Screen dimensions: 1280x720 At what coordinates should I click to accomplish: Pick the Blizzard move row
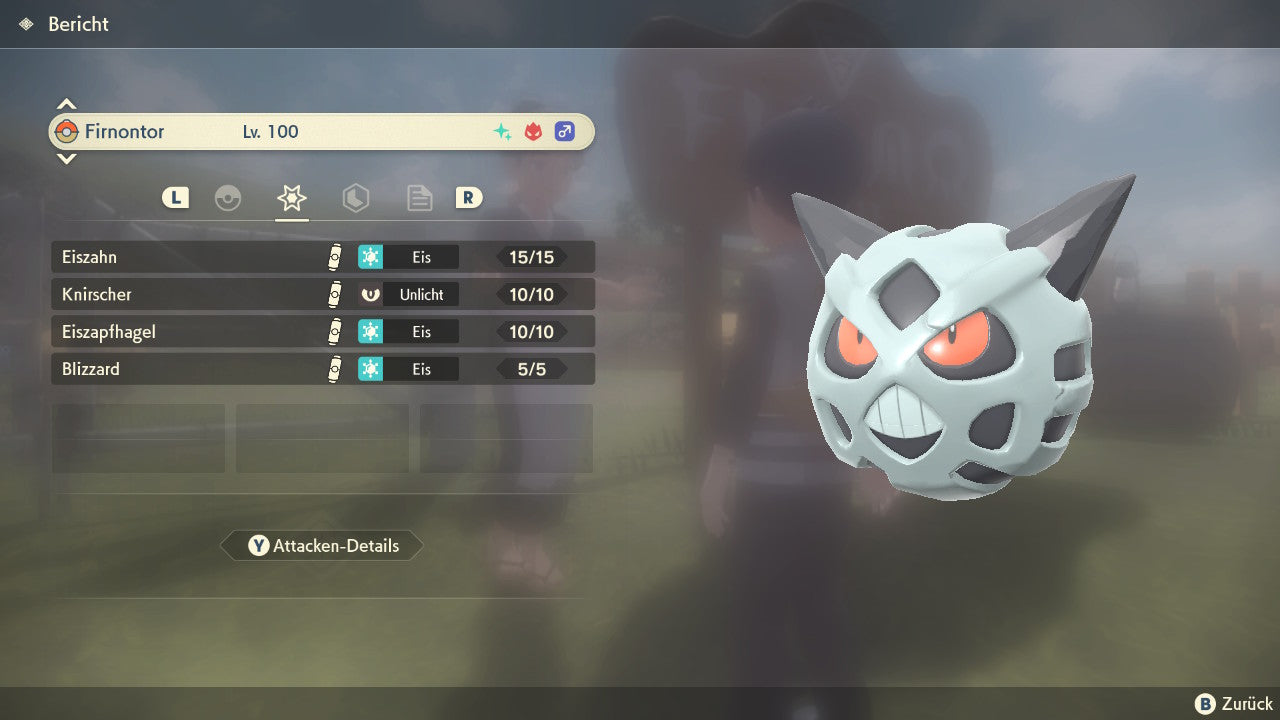[322, 369]
